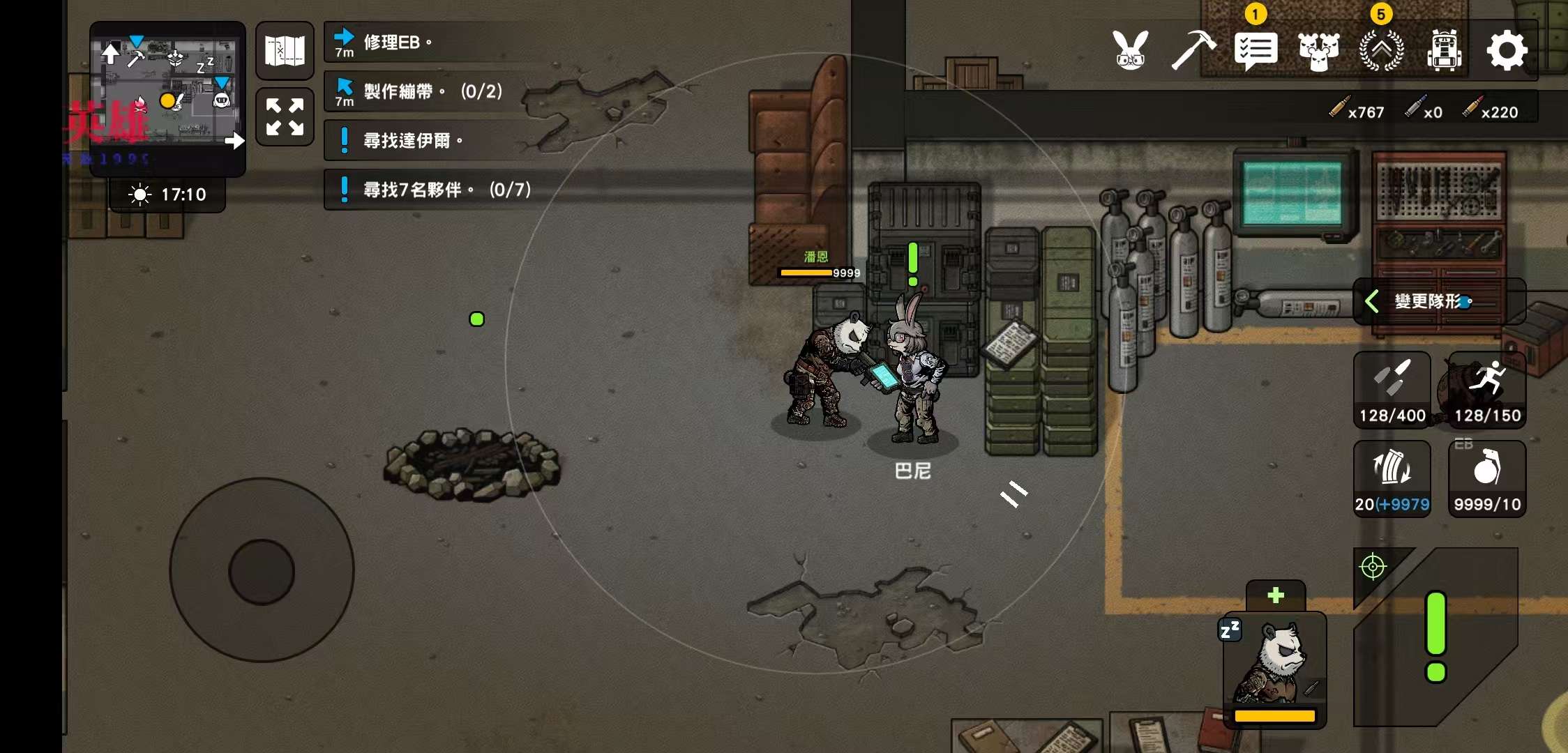The image size is (1568, 753).
Task: Open the hammer crafting menu
Action: (1193, 50)
